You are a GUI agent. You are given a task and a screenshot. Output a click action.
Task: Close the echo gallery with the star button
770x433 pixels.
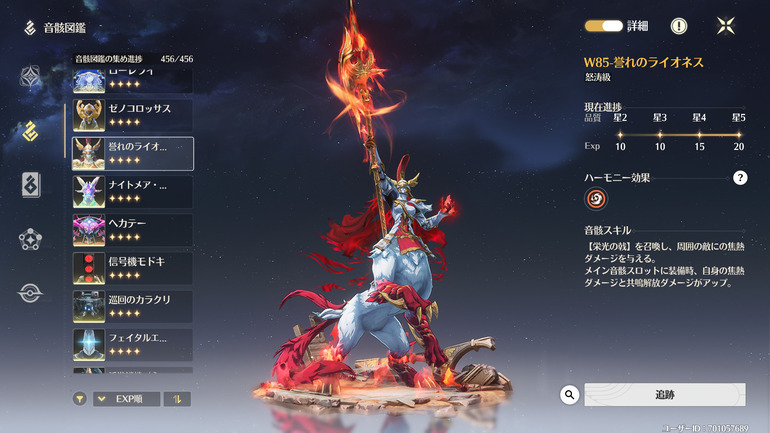(727, 26)
